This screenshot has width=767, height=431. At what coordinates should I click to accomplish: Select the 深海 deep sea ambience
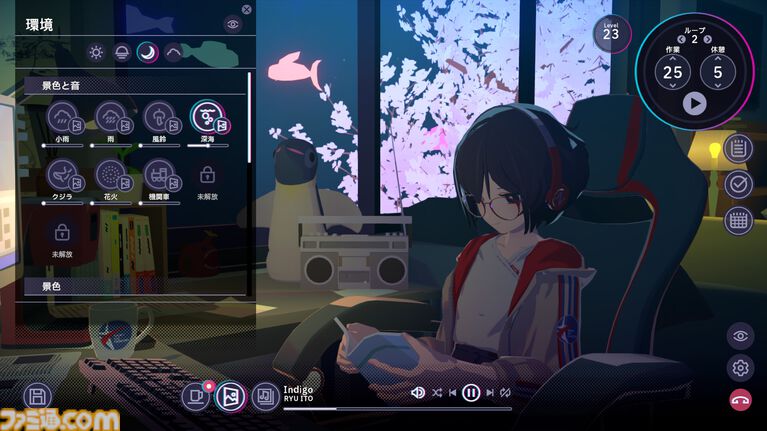[207, 118]
